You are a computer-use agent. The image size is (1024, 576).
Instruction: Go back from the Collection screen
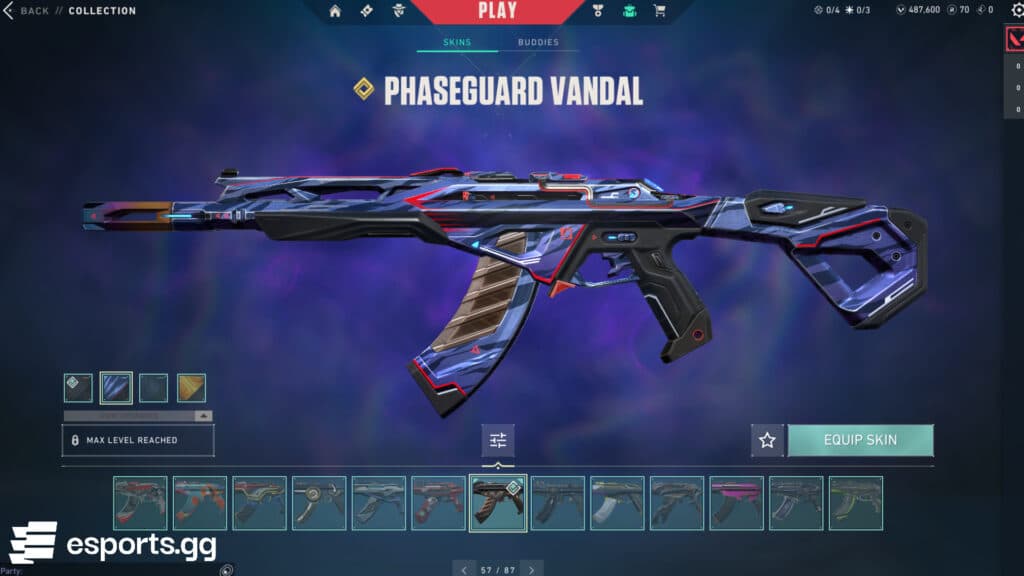tap(28, 11)
